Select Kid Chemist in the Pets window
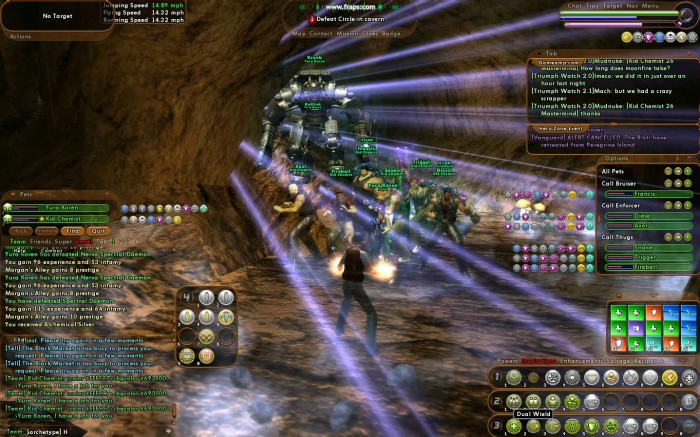 62,217
